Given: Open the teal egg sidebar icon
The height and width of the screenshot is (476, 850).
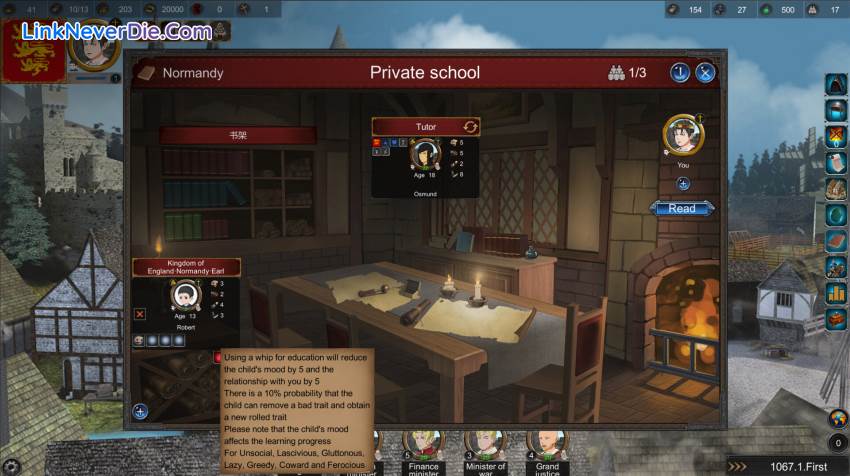Looking at the screenshot, I should click(836, 215).
